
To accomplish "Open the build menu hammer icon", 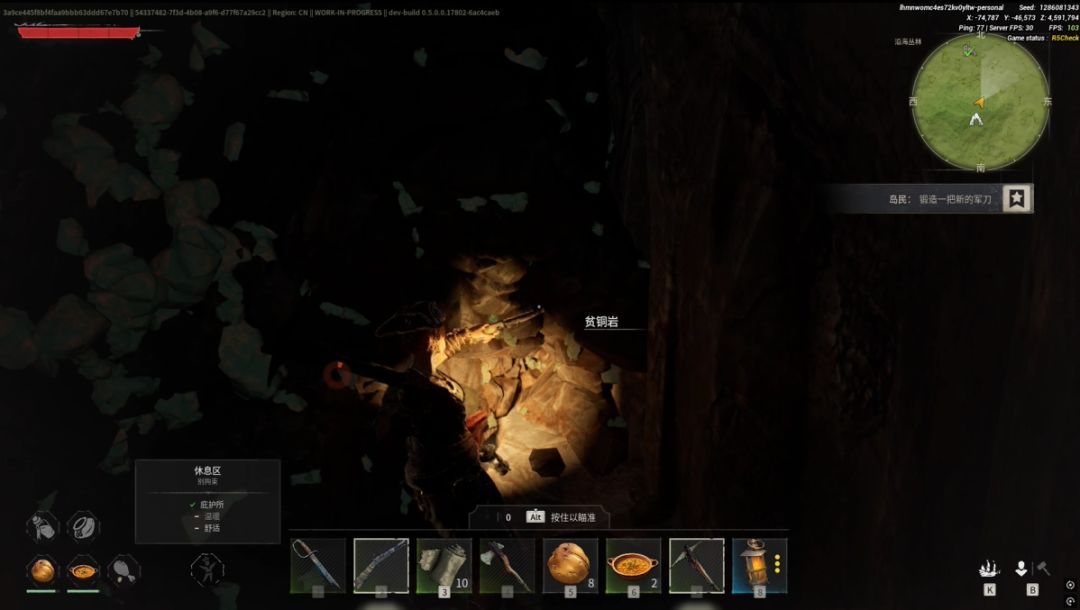I will coord(1042,568).
